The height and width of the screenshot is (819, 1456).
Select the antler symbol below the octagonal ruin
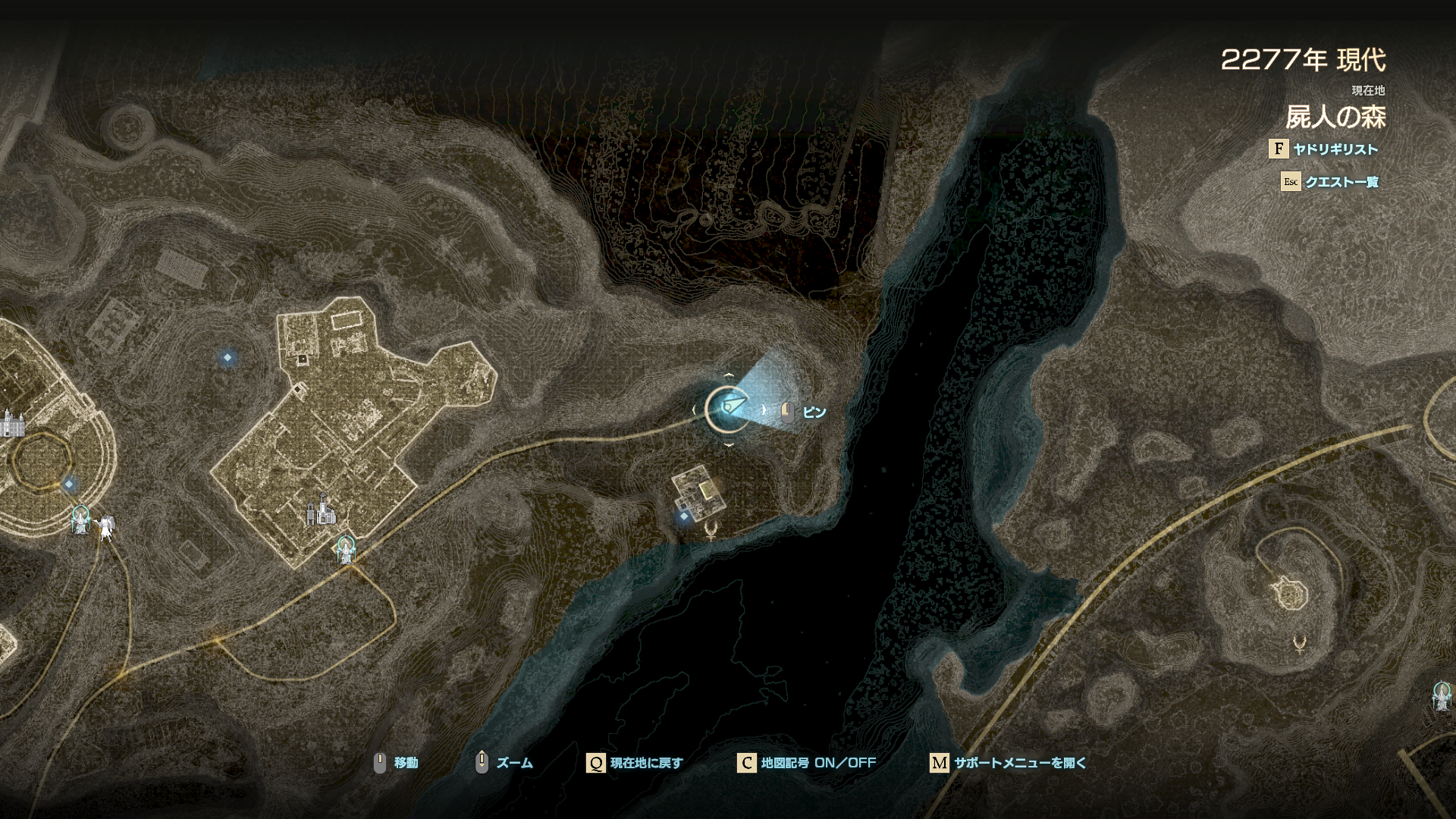pyautogui.click(x=1298, y=645)
